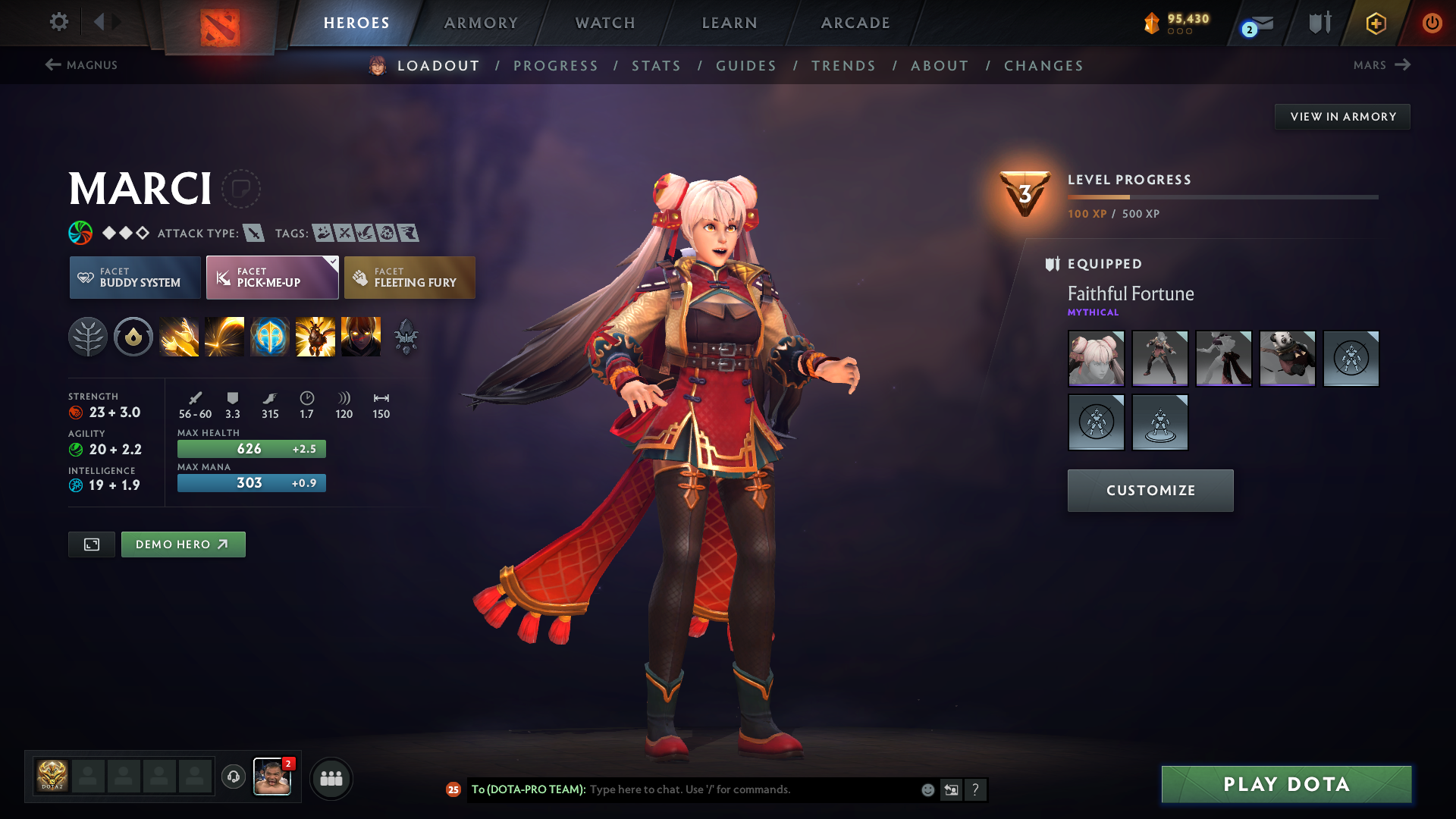Switch to the Trends section
The height and width of the screenshot is (819, 1456).
(x=843, y=66)
